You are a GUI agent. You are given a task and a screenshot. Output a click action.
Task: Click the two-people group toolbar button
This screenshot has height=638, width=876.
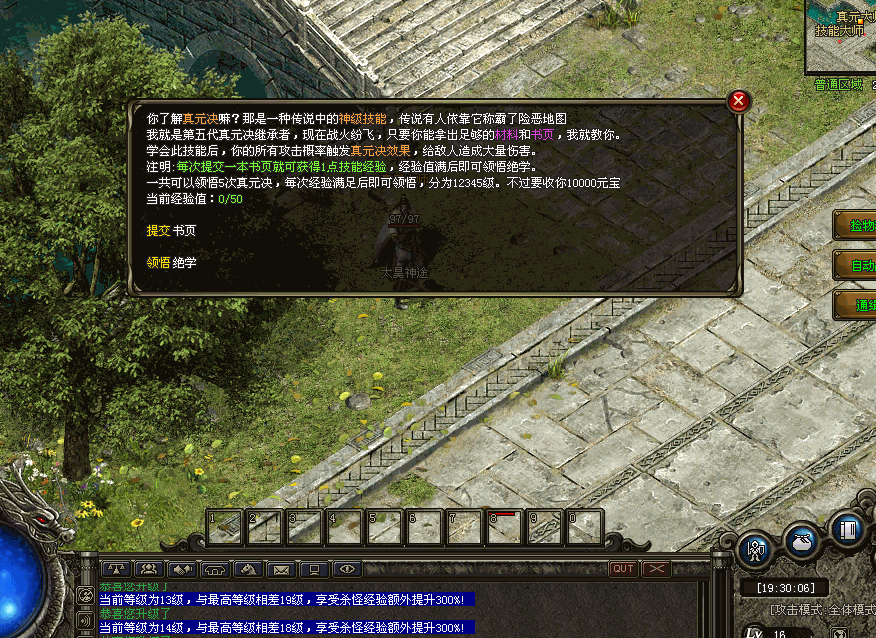pos(149,569)
